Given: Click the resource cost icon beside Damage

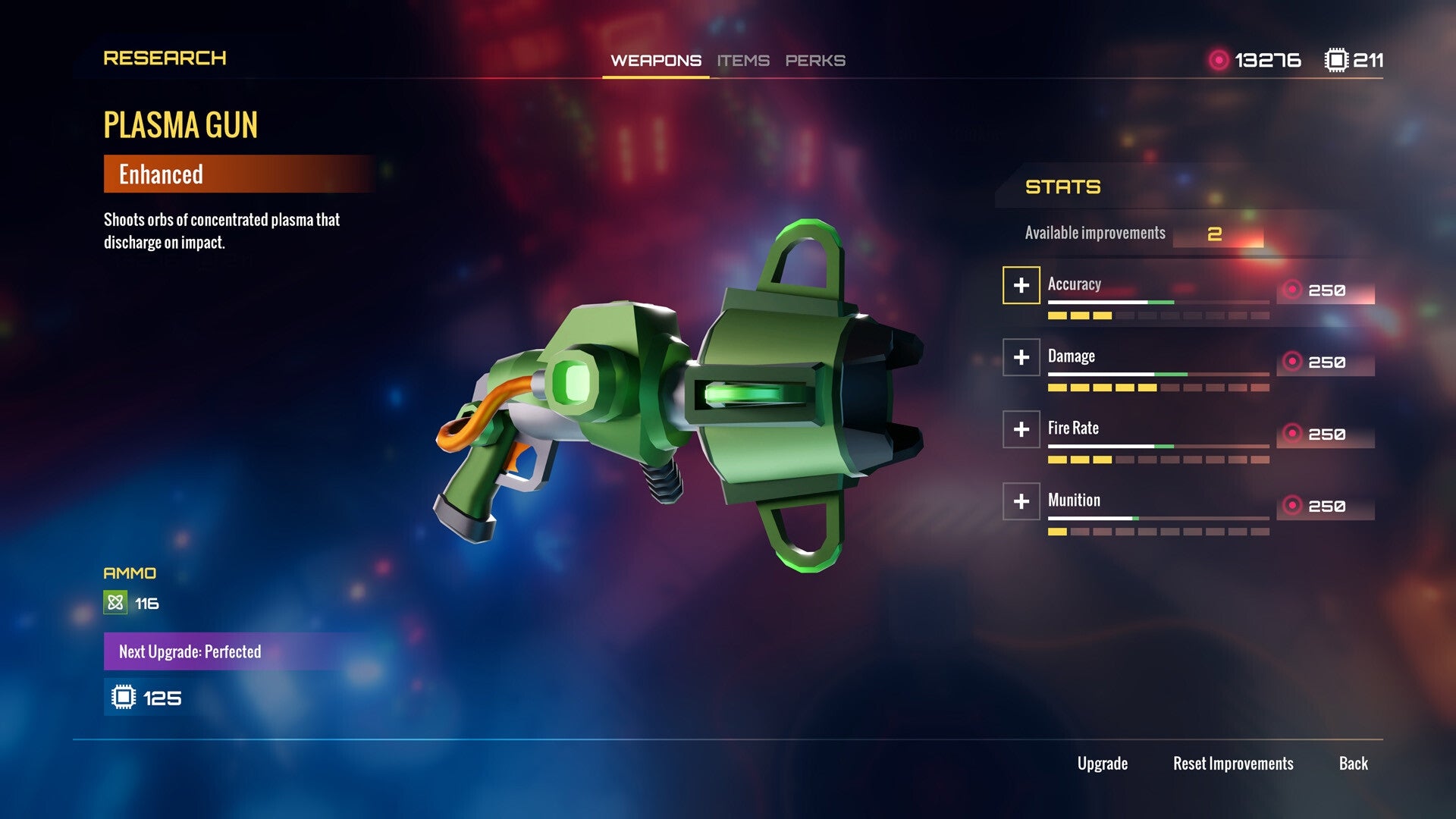Looking at the screenshot, I should [x=1294, y=361].
